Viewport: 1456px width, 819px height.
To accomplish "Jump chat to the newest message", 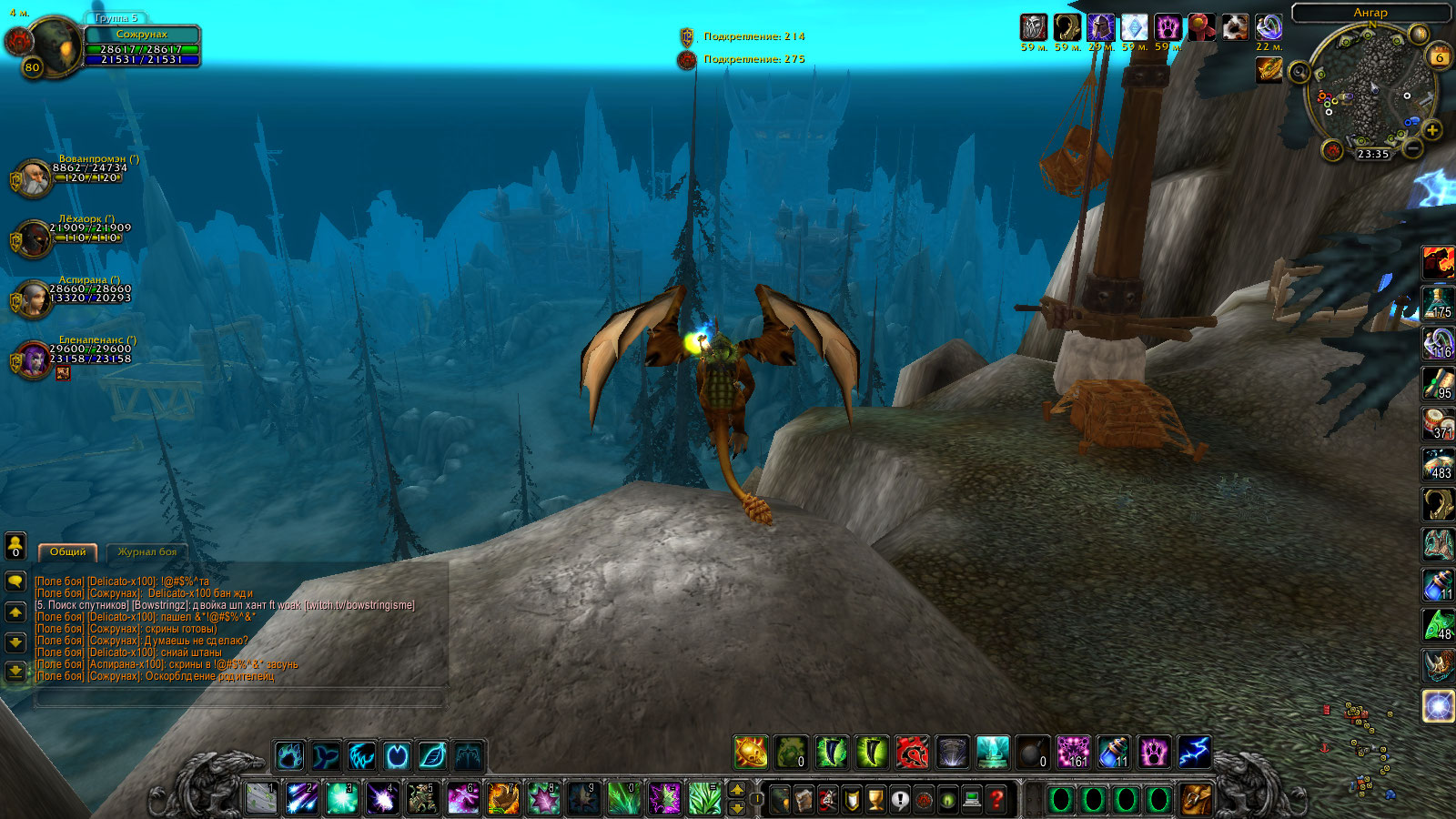I will (15, 672).
